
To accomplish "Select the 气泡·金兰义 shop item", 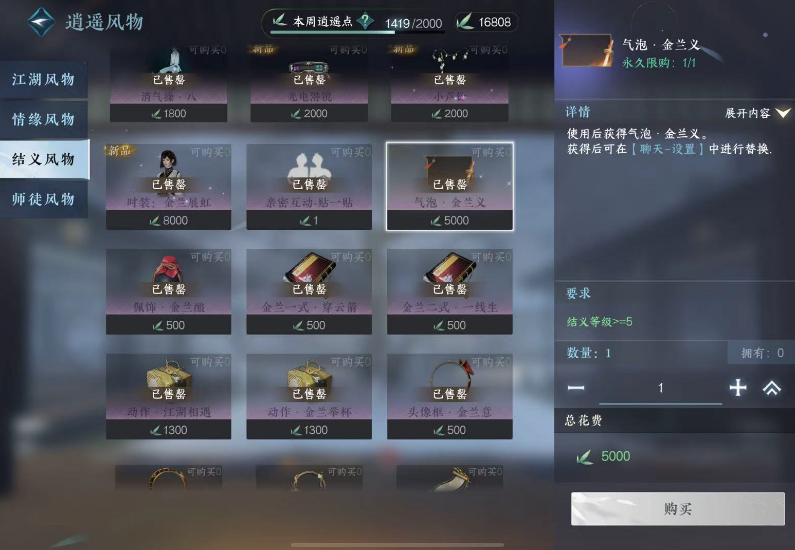I will [x=450, y=186].
